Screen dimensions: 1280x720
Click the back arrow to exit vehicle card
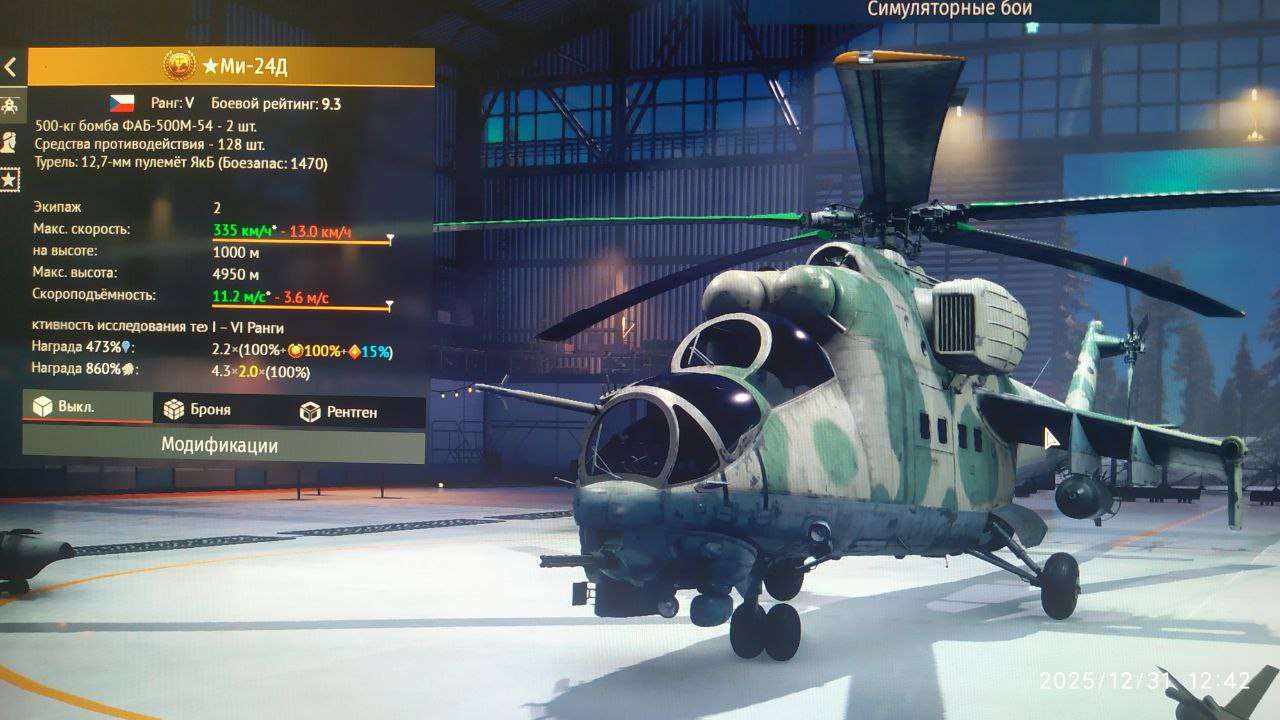[x=10, y=67]
